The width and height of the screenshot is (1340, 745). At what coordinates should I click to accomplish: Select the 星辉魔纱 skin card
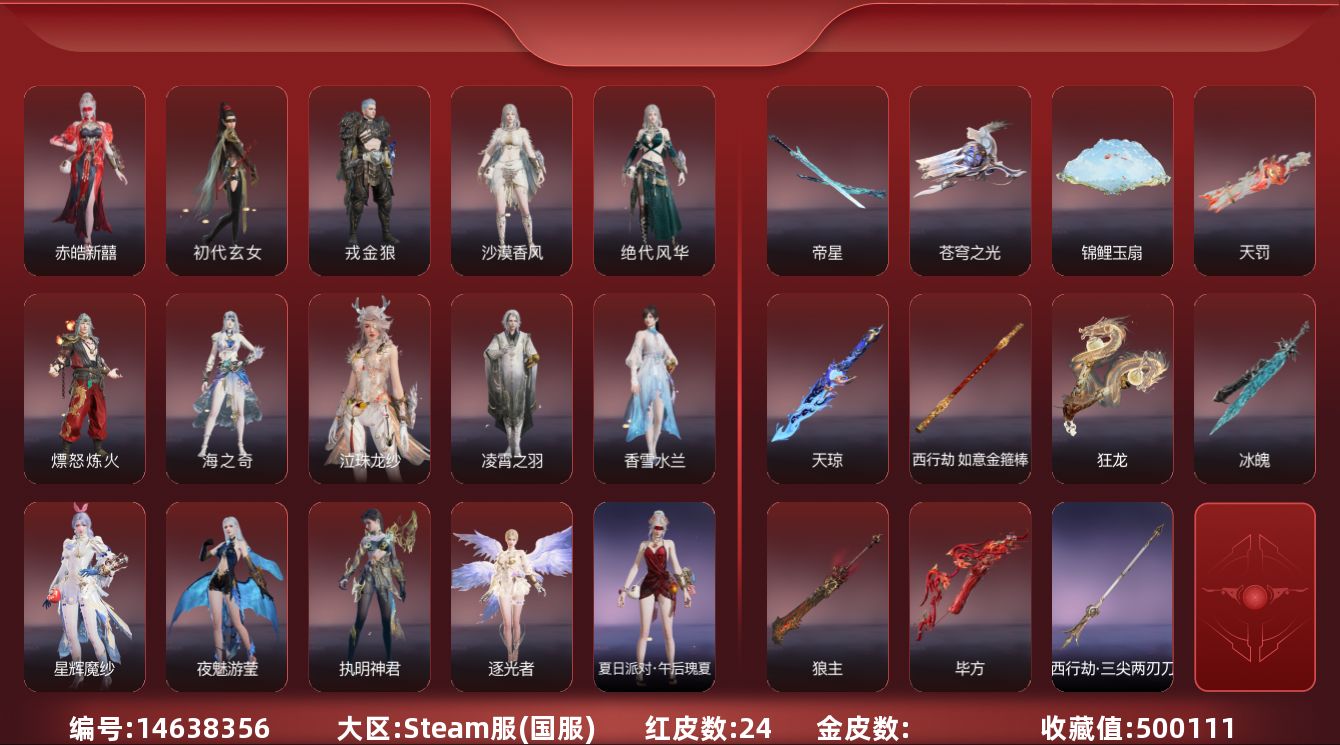[85, 597]
